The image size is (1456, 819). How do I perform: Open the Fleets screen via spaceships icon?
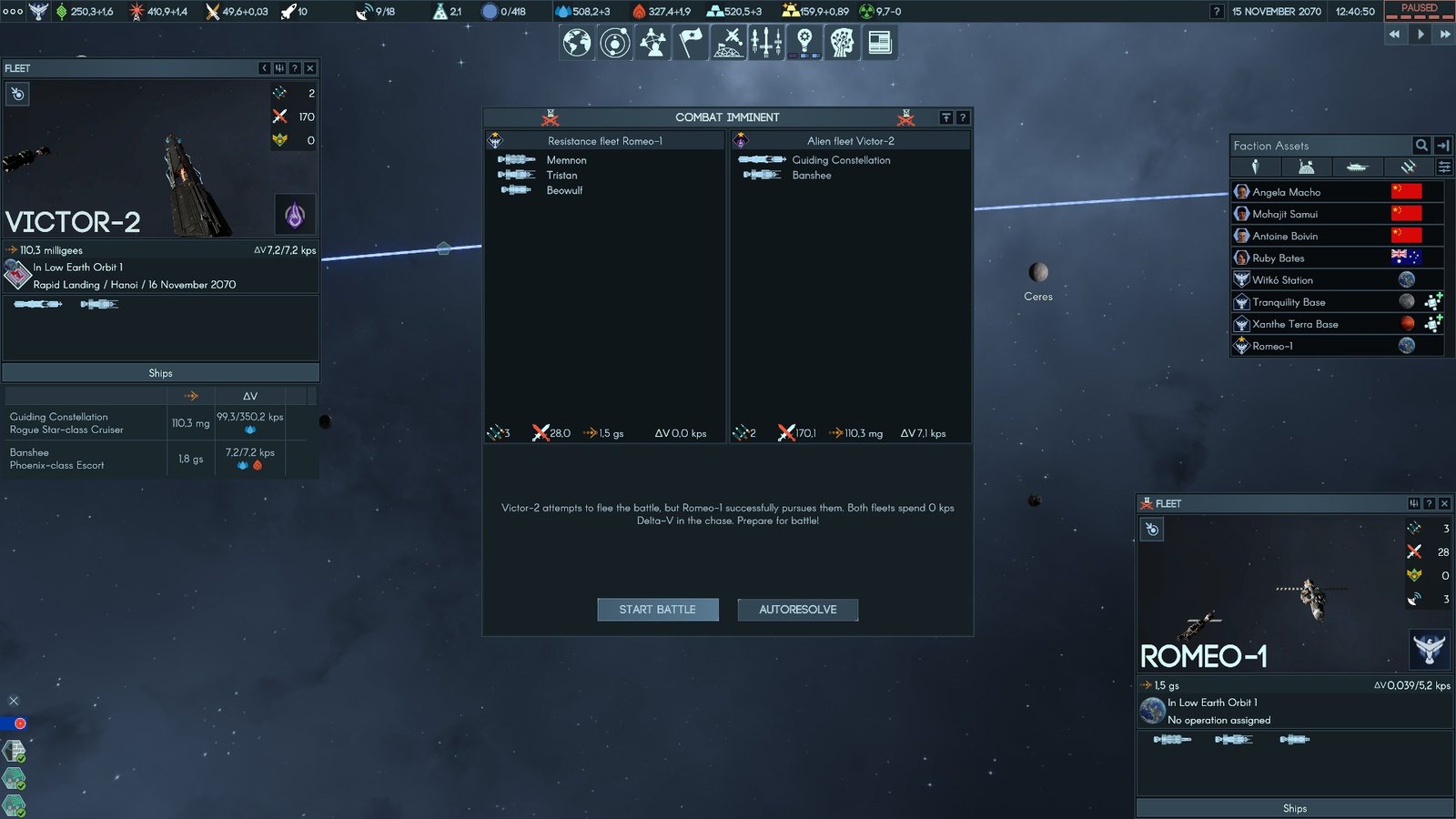pyautogui.click(x=767, y=41)
